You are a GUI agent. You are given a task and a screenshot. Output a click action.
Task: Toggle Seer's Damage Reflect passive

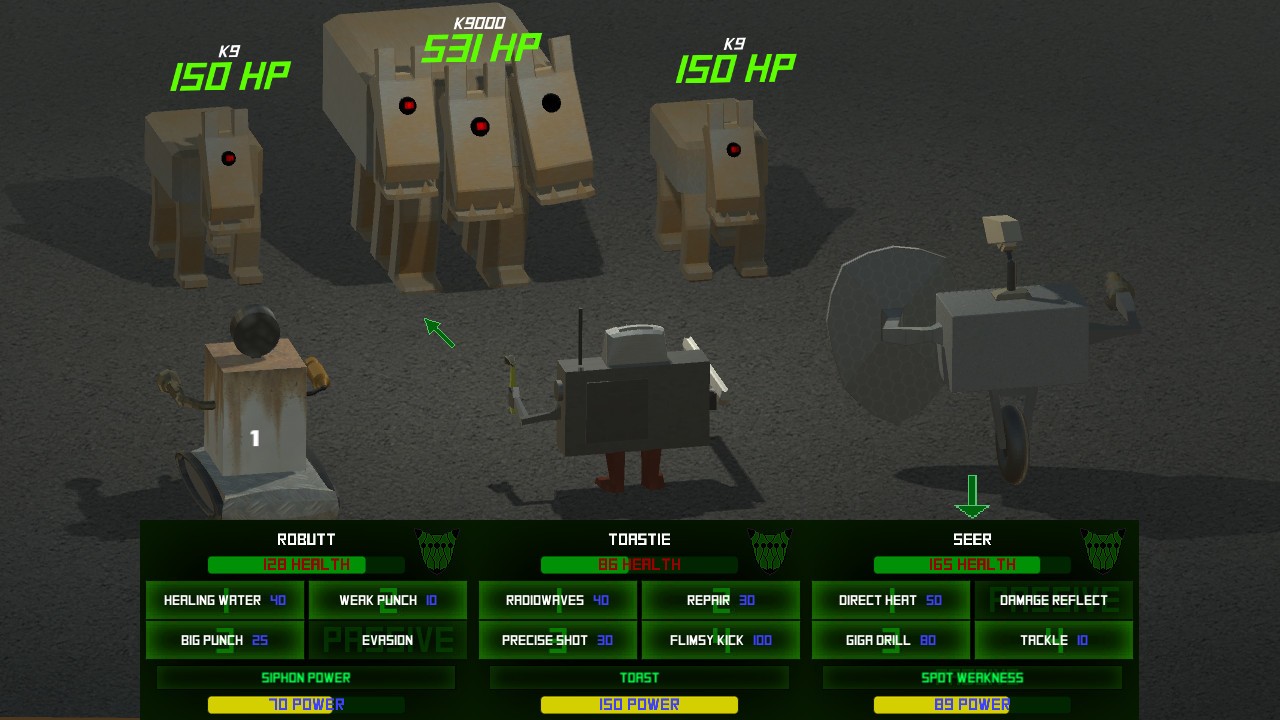click(1054, 600)
